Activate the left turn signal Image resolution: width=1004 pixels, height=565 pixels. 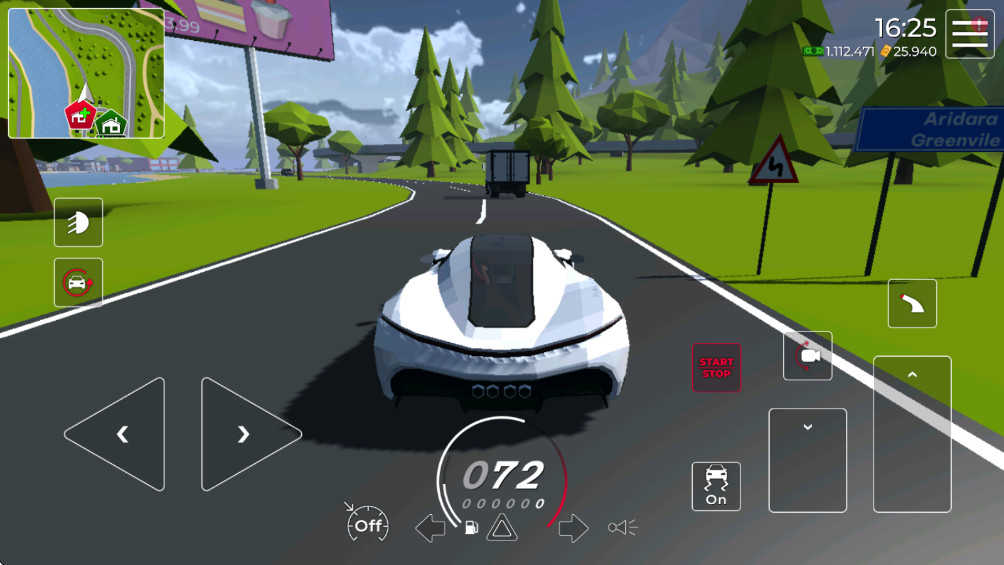430,527
